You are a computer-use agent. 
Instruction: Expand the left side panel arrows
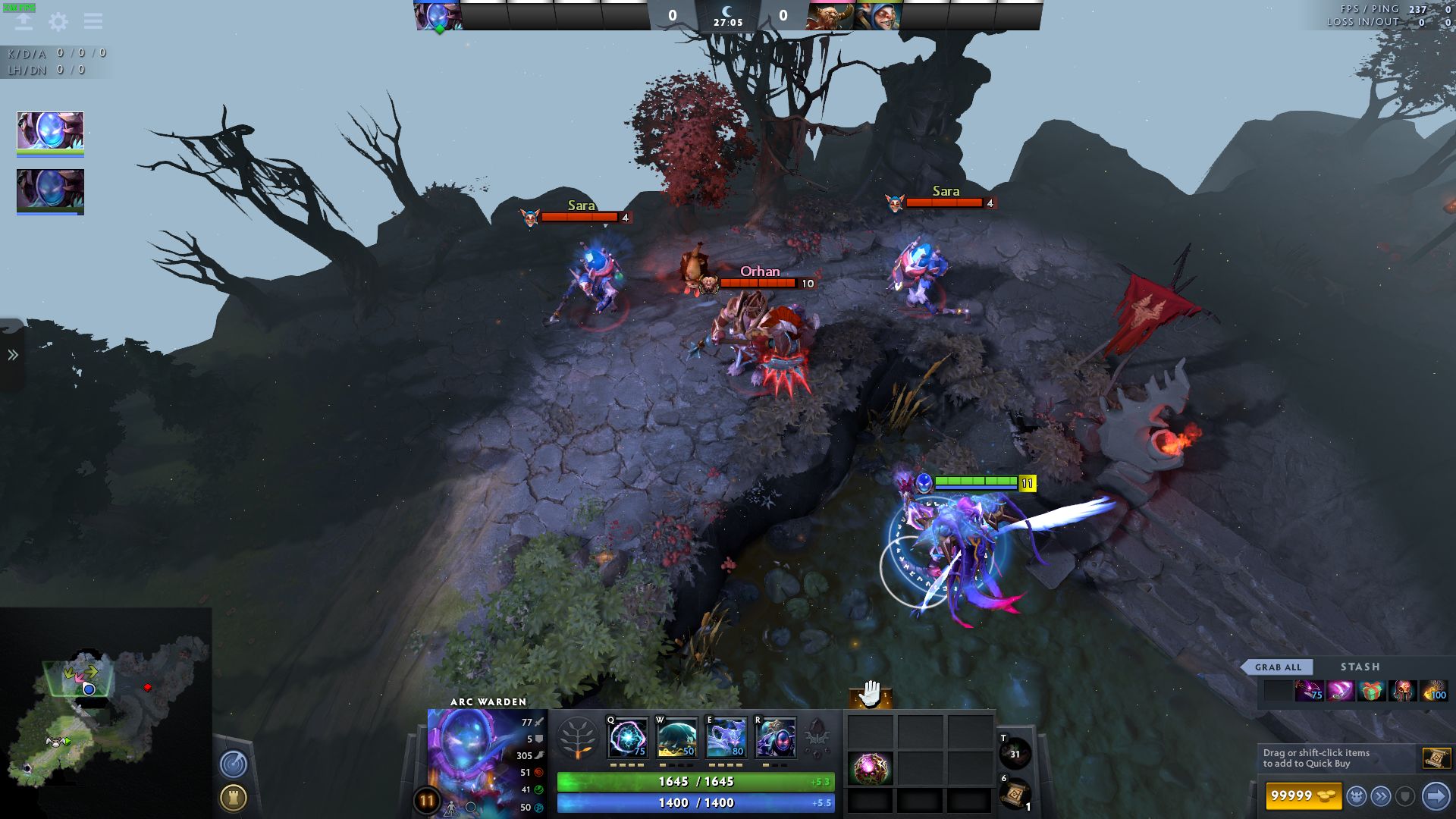(x=13, y=355)
